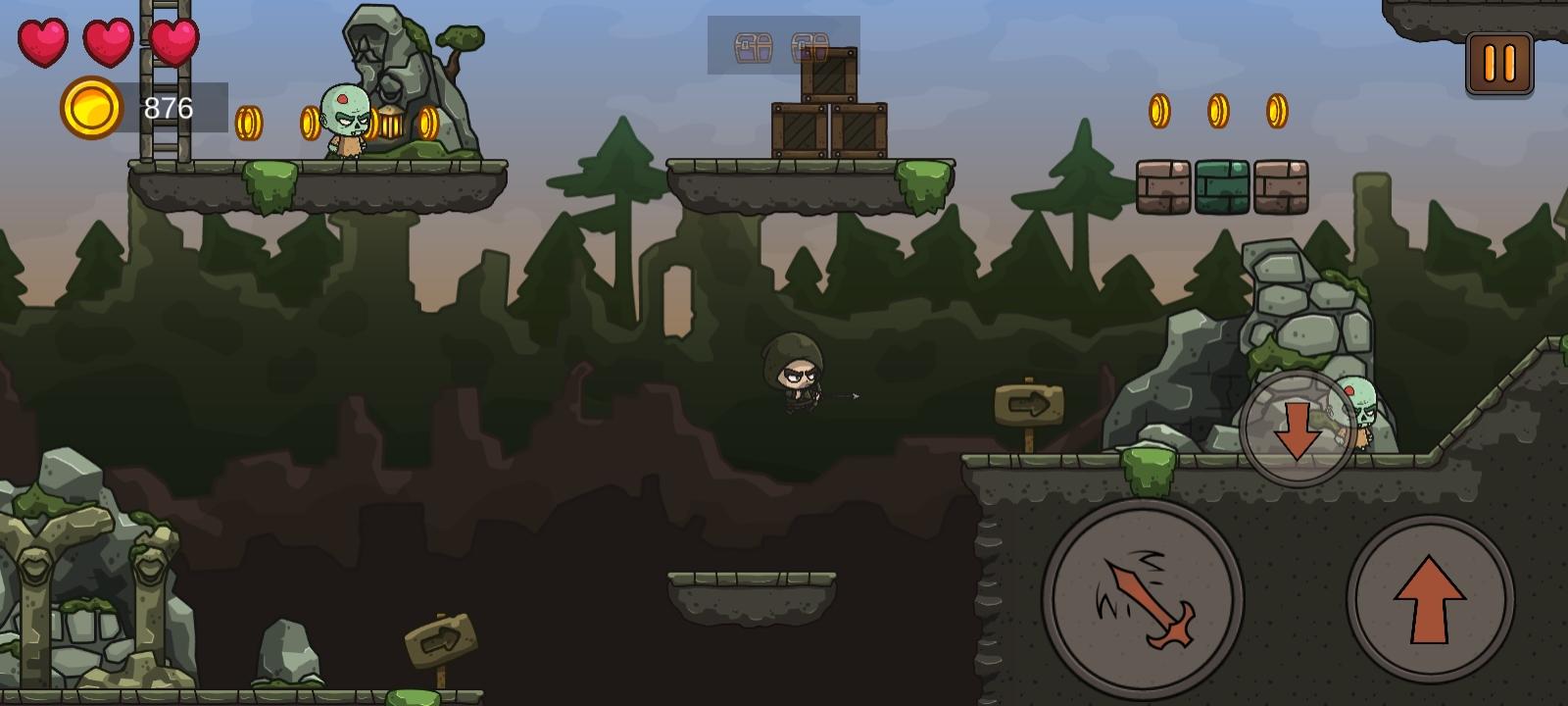This screenshot has width=1568, height=706.
Task: Click the gold coin counter icon
Action: coord(90,108)
